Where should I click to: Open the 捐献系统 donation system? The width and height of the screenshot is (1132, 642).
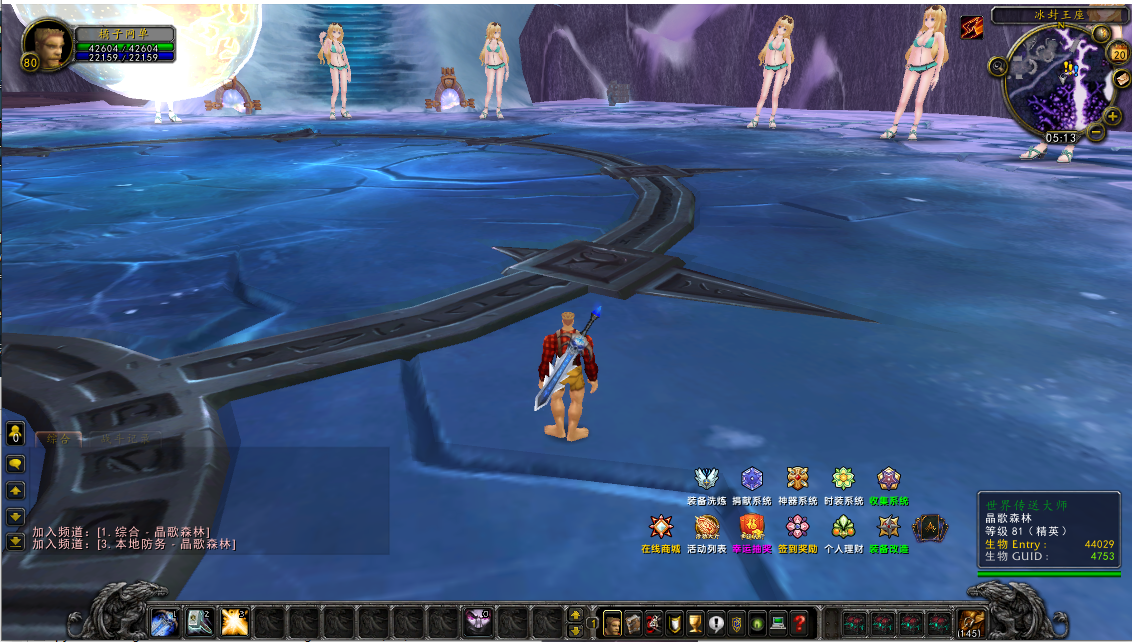click(x=752, y=479)
